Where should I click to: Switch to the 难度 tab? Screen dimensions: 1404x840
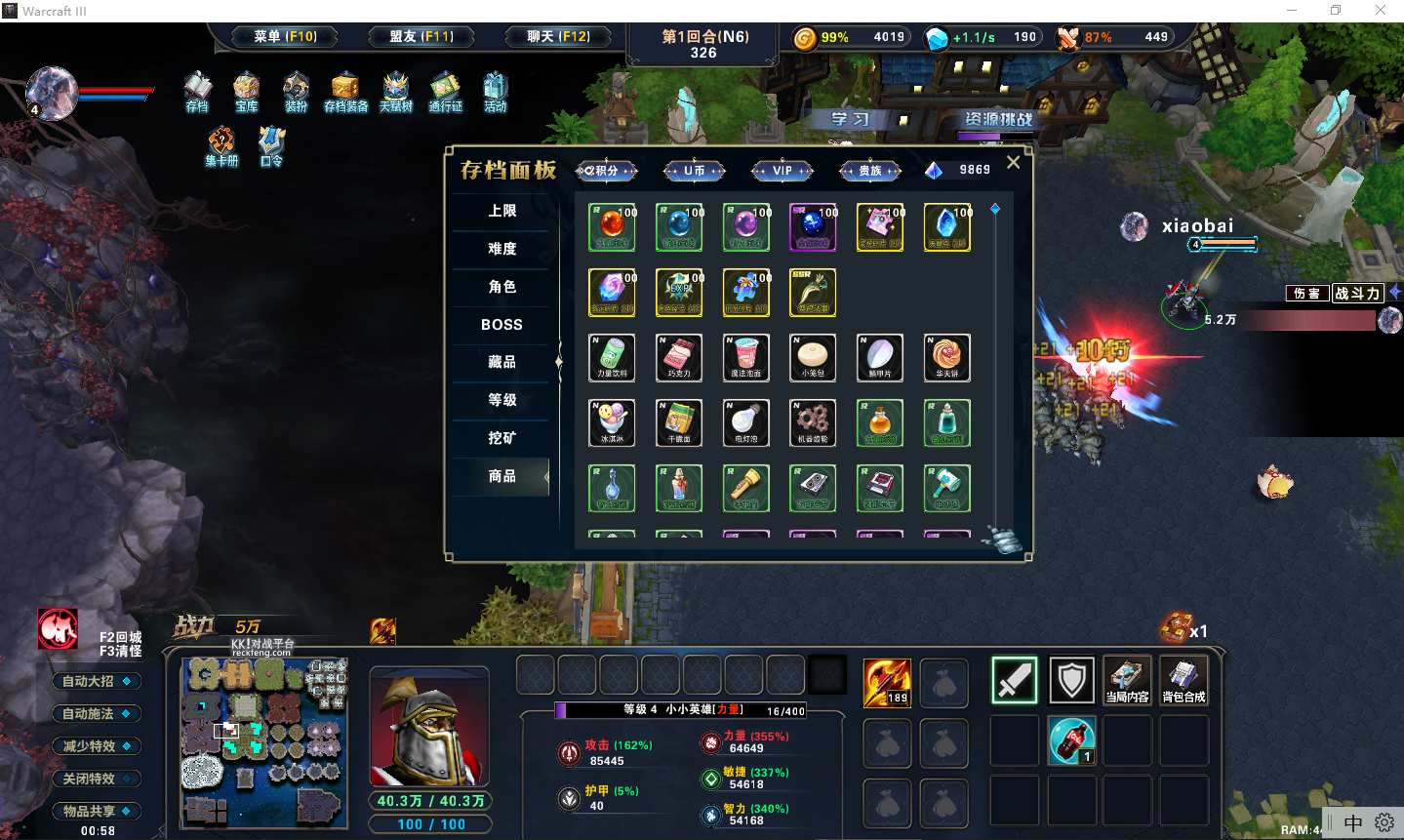pos(502,249)
